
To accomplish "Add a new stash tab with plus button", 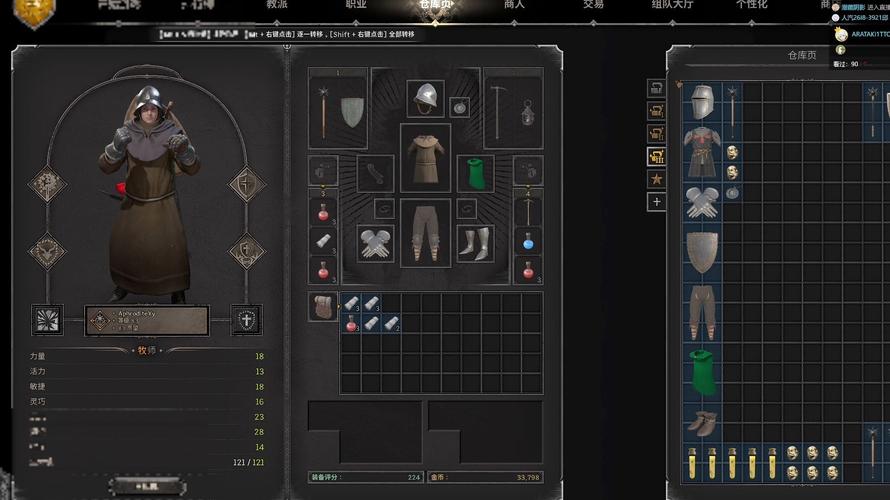I will tap(657, 201).
